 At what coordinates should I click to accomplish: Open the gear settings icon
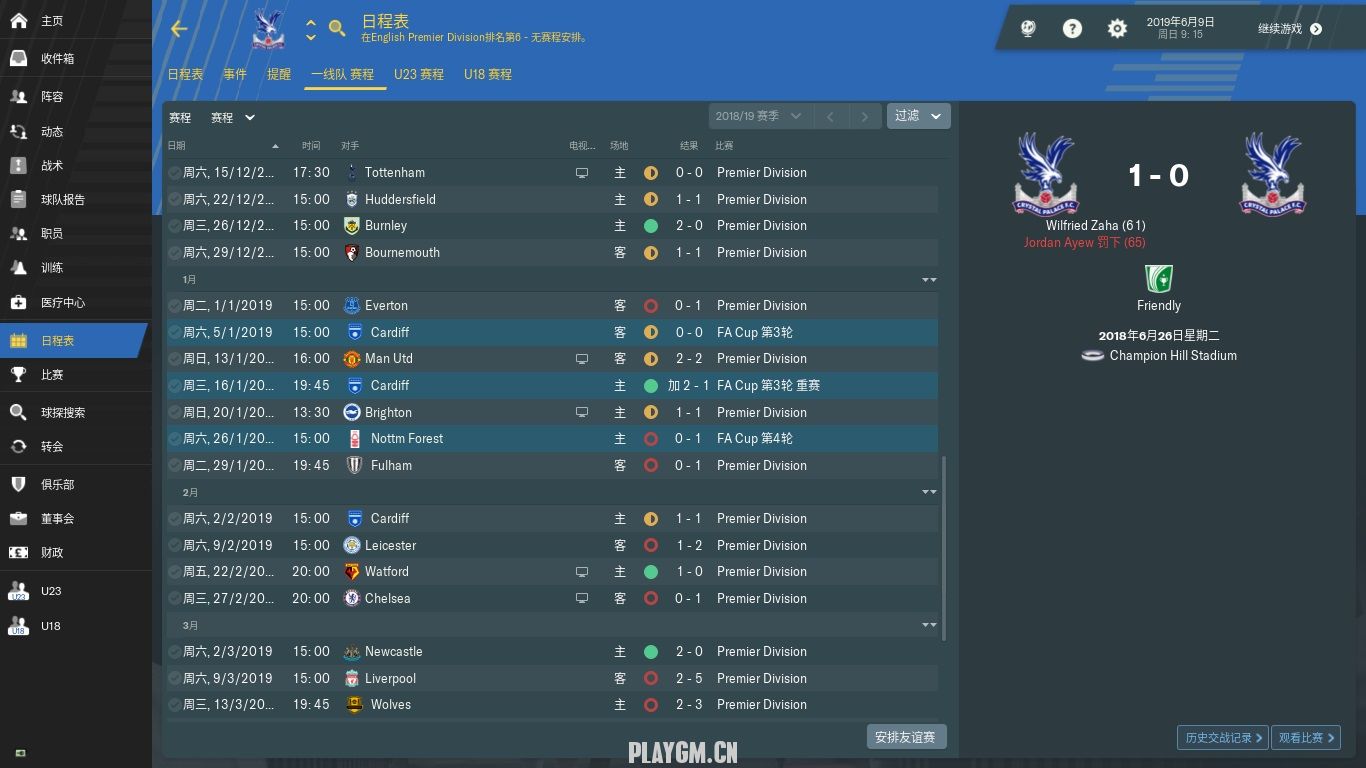pos(1117,29)
